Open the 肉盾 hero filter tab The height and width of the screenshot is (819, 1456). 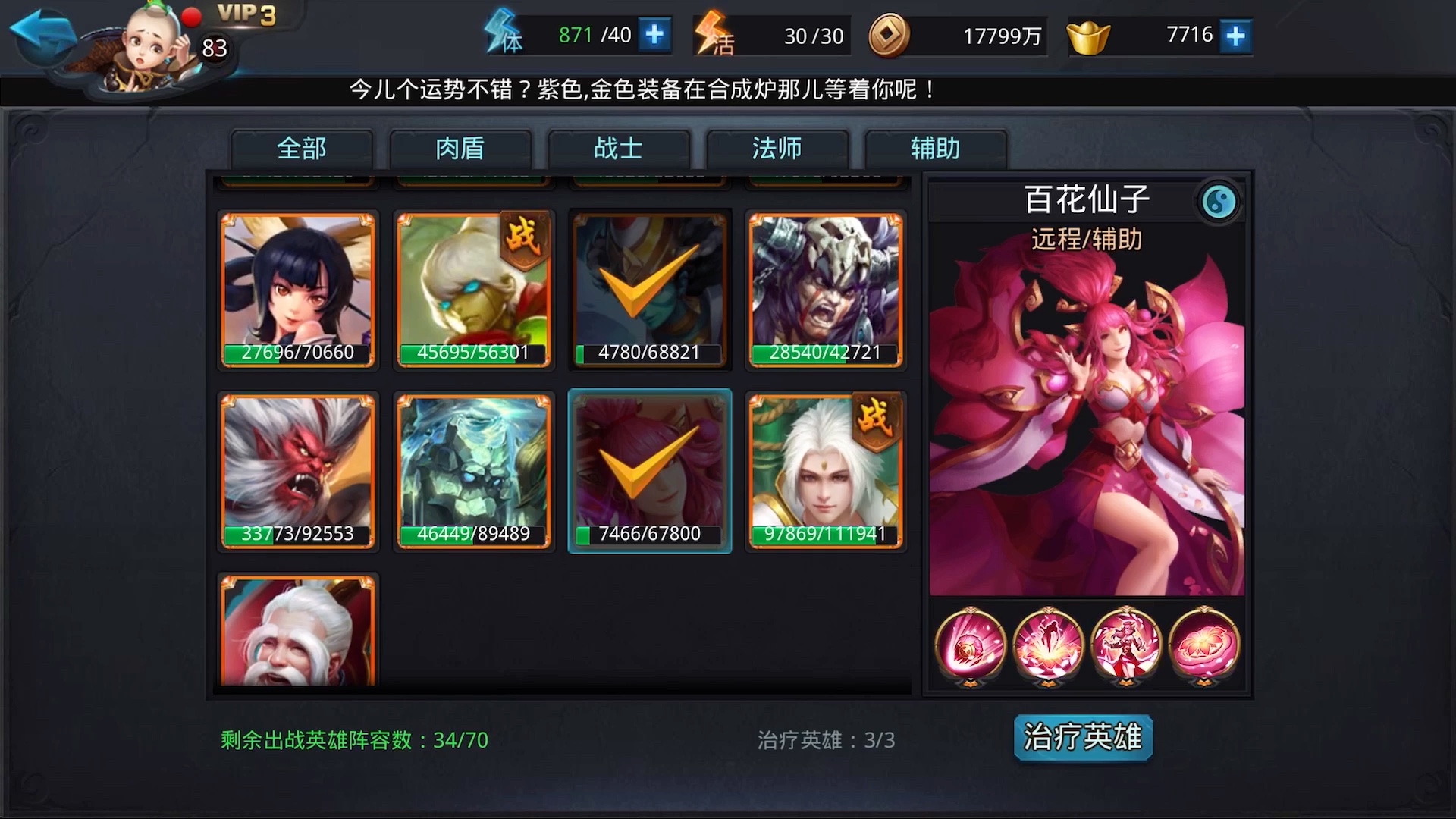coord(461,149)
